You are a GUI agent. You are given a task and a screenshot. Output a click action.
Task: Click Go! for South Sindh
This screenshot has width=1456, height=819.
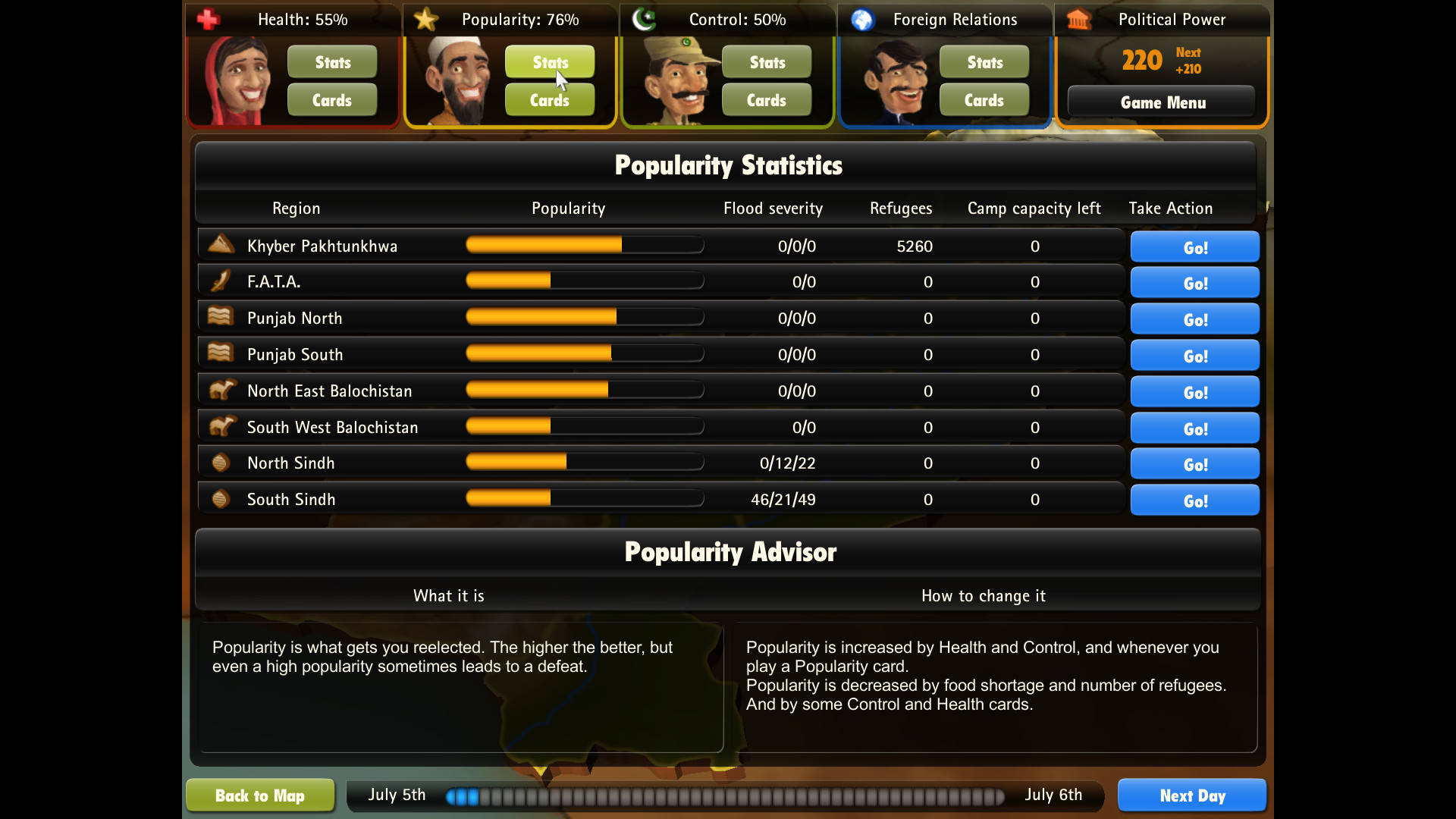tap(1194, 500)
